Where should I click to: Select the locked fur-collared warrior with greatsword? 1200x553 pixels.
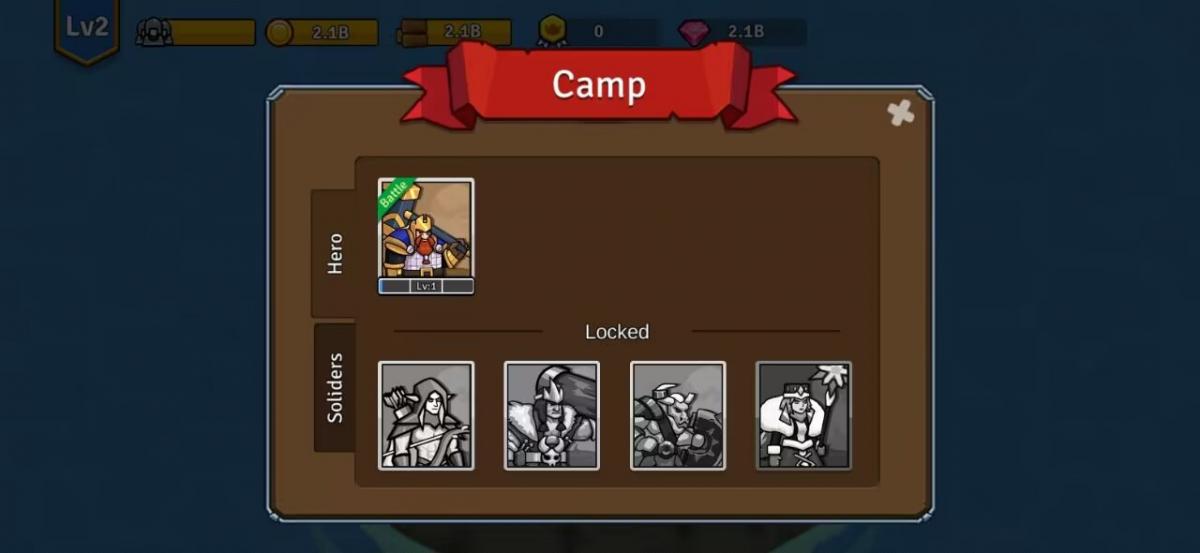click(552, 415)
